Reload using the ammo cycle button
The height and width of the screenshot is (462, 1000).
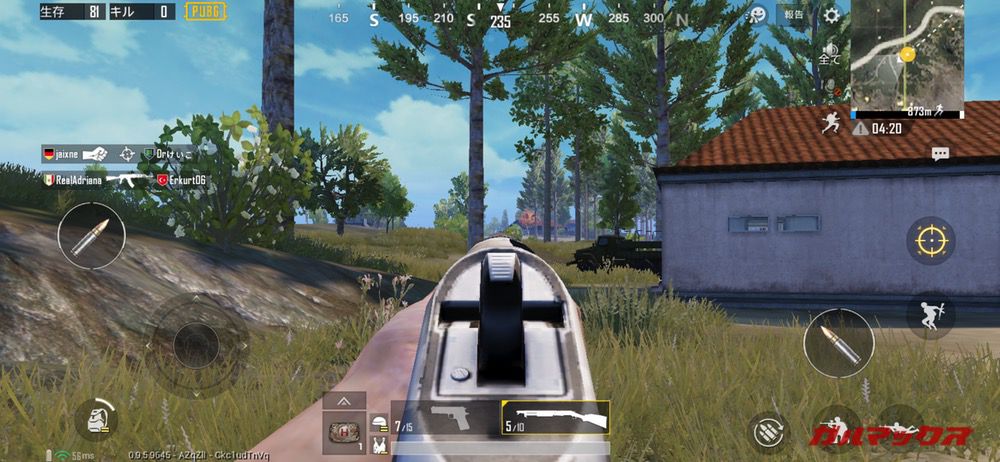768,430
